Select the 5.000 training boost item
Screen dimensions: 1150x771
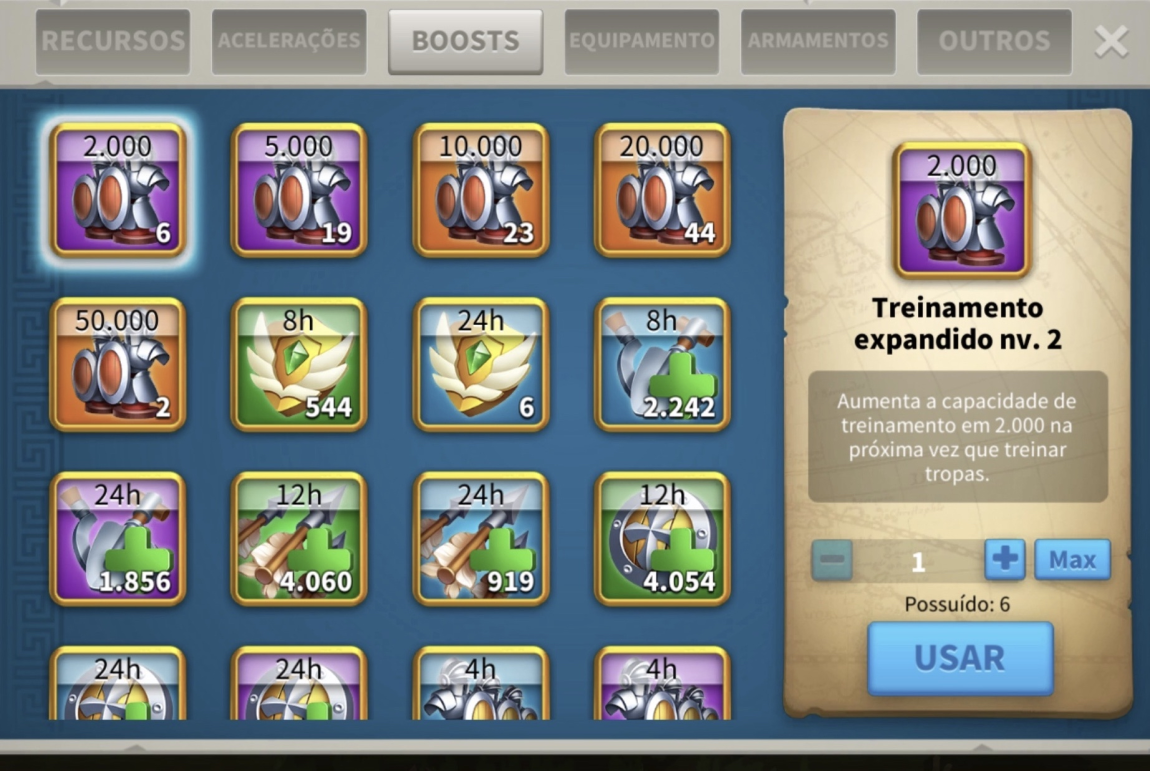tap(299, 190)
